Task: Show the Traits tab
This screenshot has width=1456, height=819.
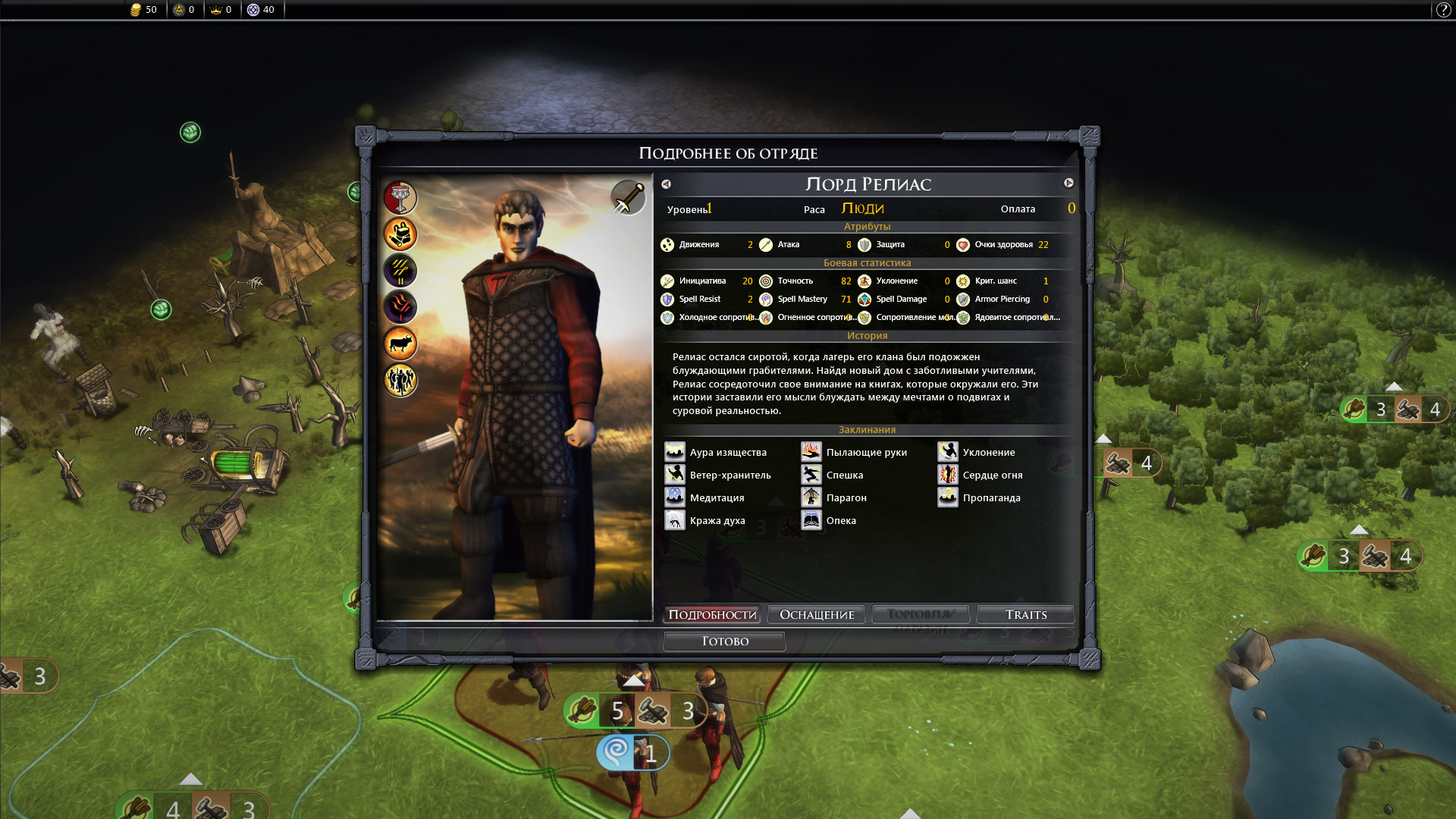Action: 1025,614
